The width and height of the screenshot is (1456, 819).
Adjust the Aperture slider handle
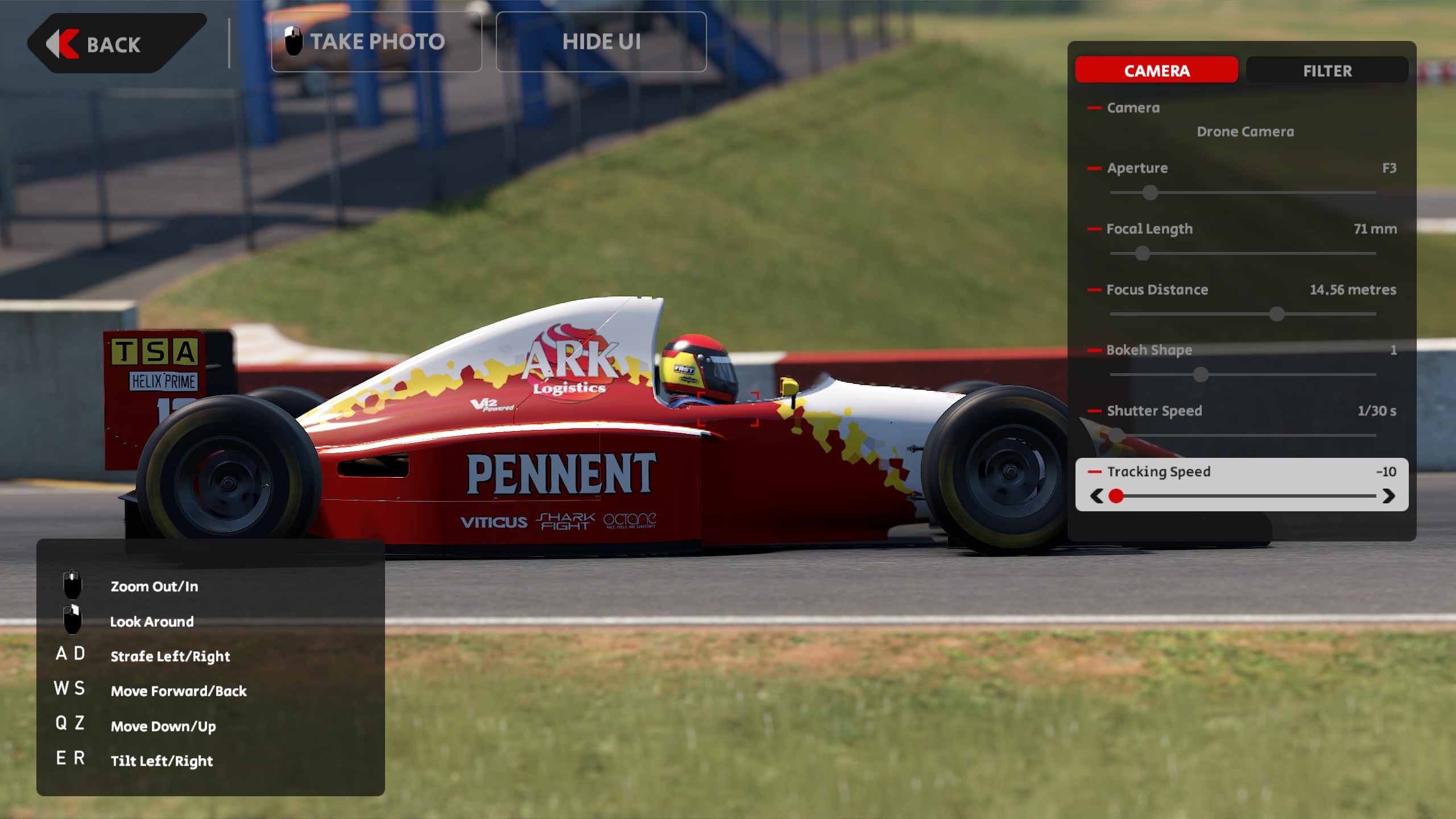pyautogui.click(x=1150, y=193)
